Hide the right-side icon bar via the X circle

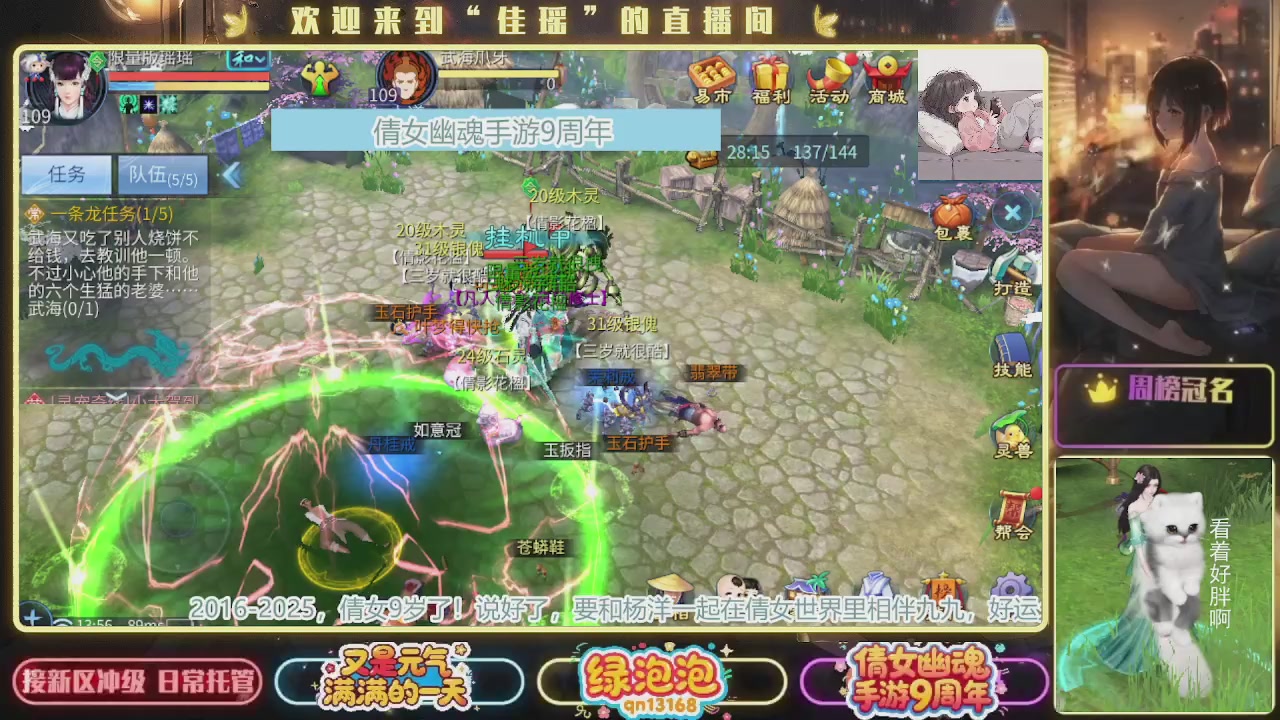pos(1012,212)
